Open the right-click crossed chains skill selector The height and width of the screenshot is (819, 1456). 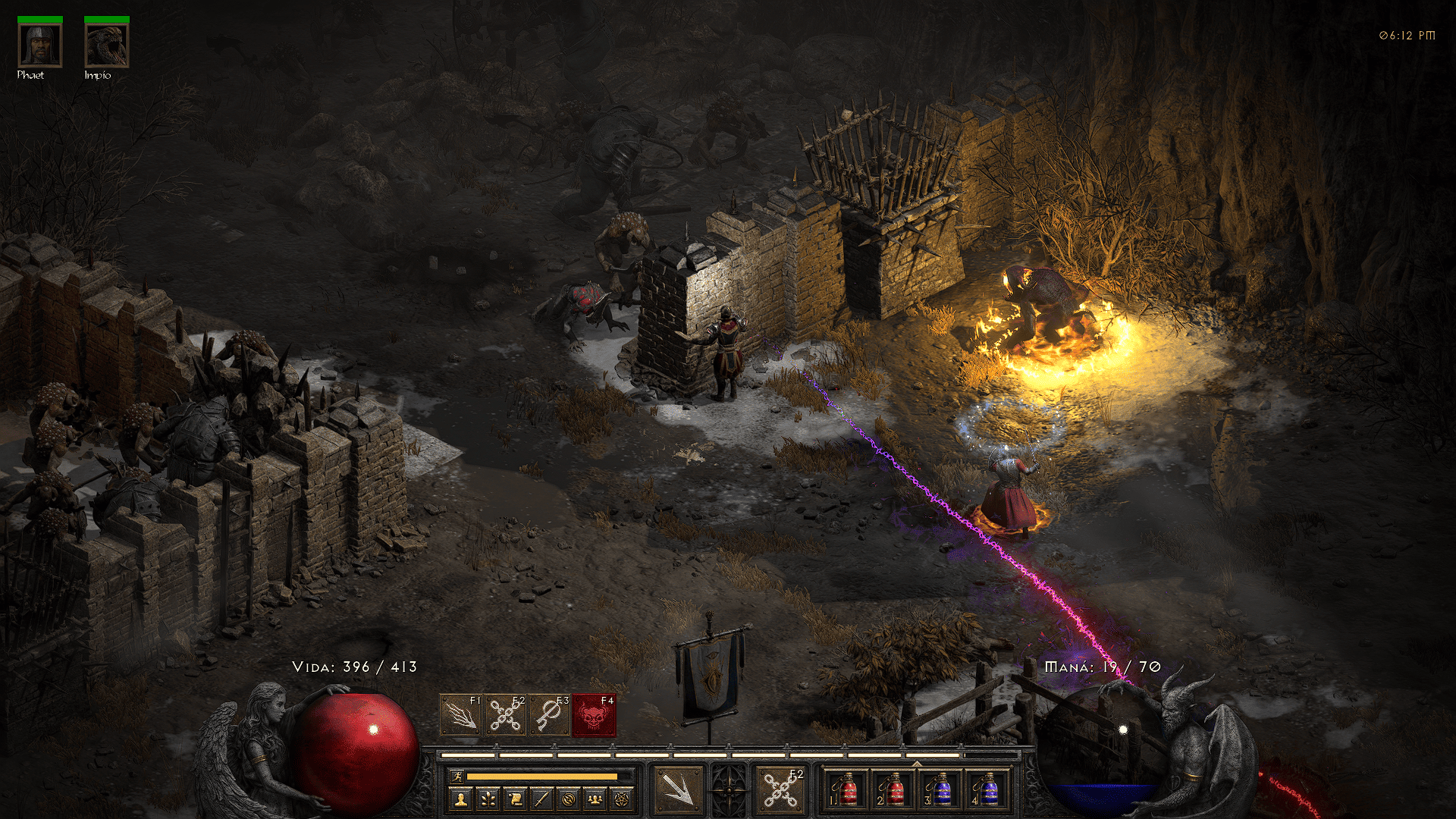point(780,789)
